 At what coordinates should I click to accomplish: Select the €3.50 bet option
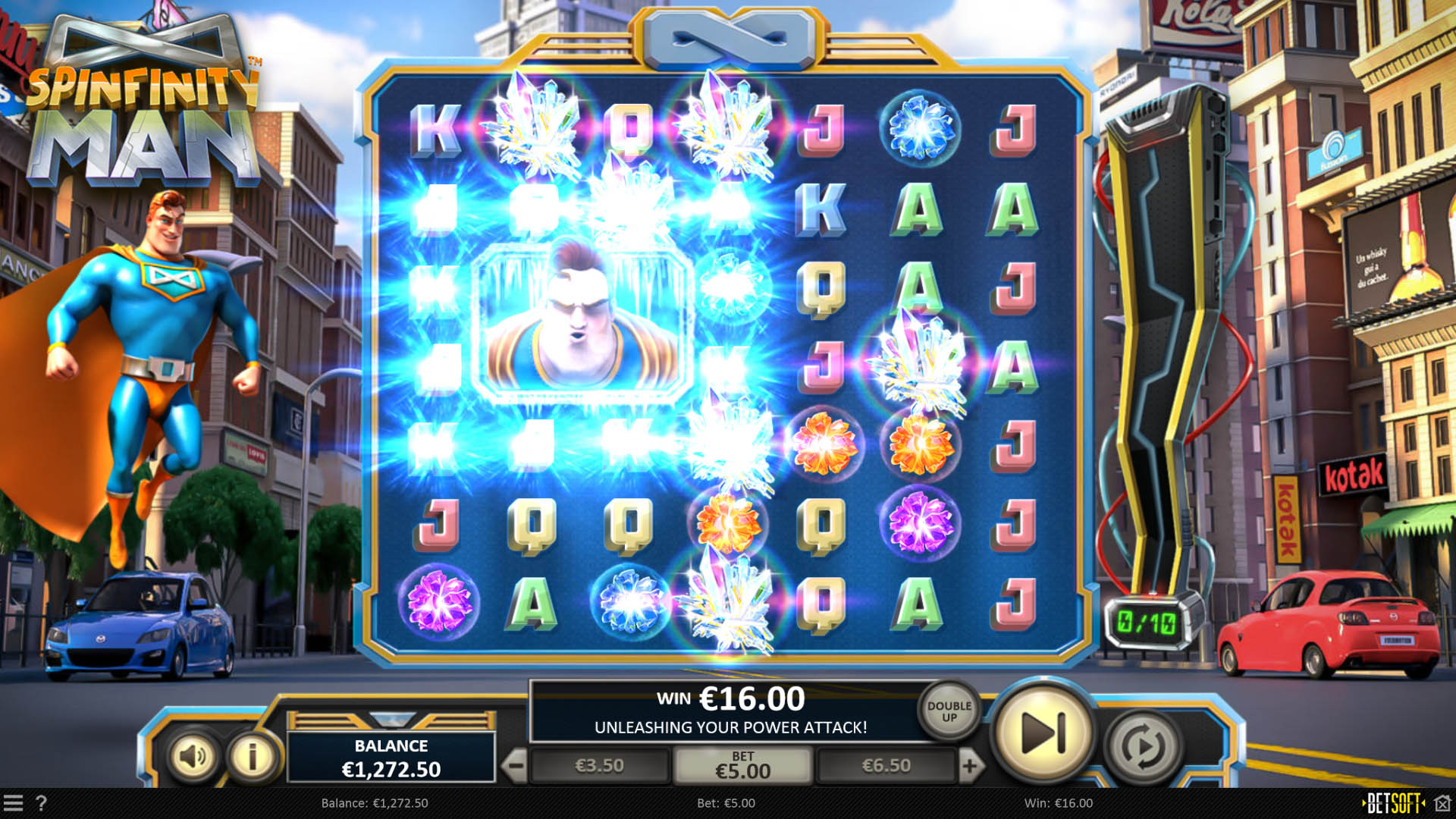(599, 766)
